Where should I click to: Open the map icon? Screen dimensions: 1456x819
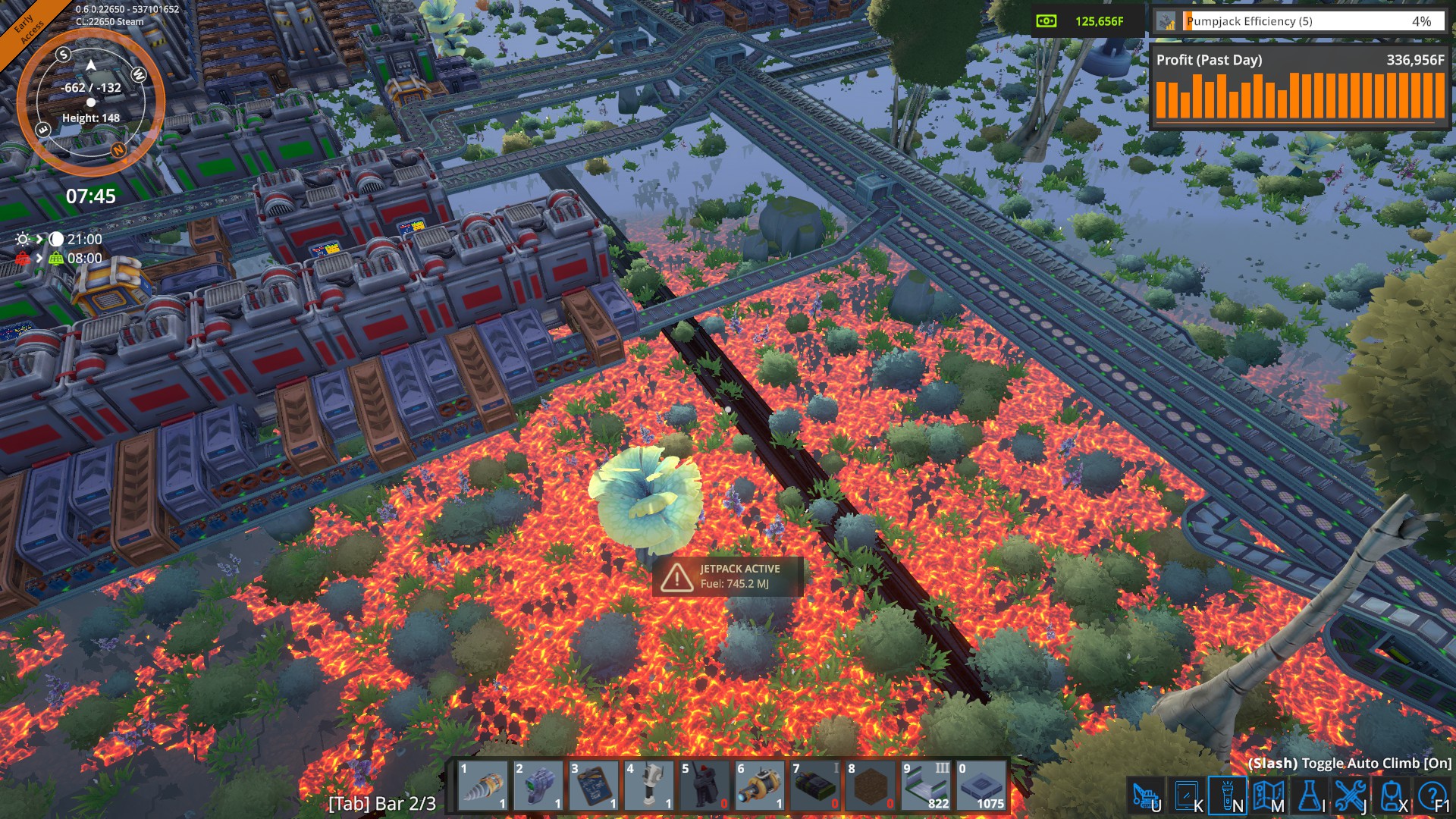pyautogui.click(x=1269, y=796)
